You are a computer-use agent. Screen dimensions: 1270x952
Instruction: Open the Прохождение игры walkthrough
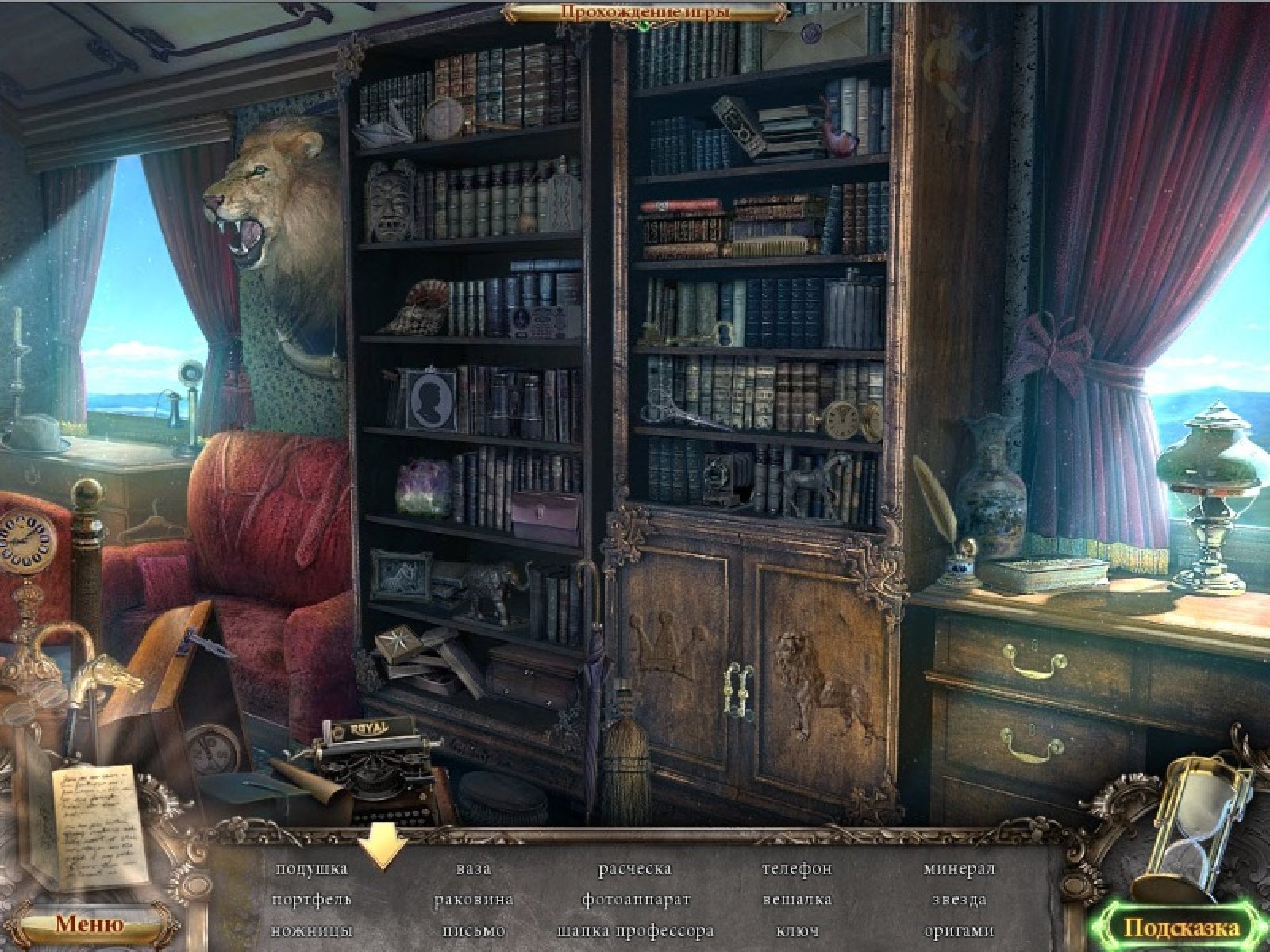click(x=645, y=12)
